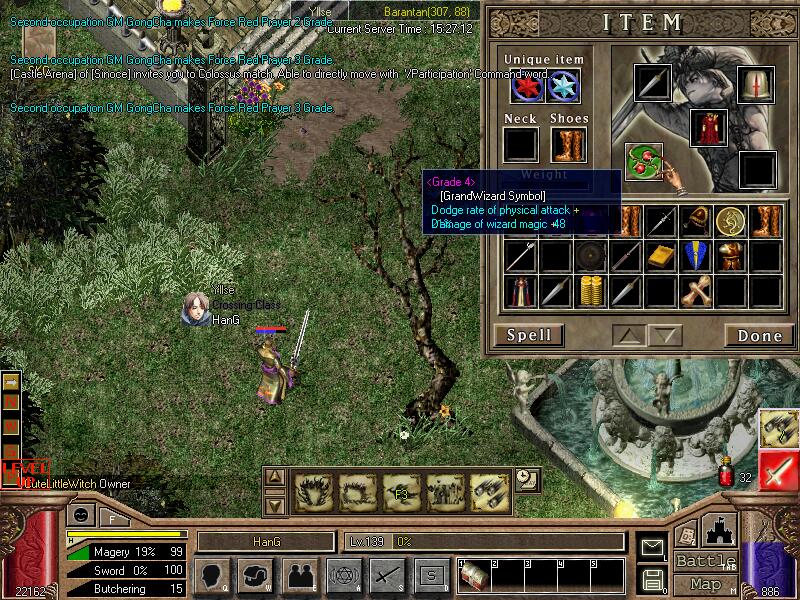
Task: Open the mail envelope icon
Action: (x=652, y=547)
